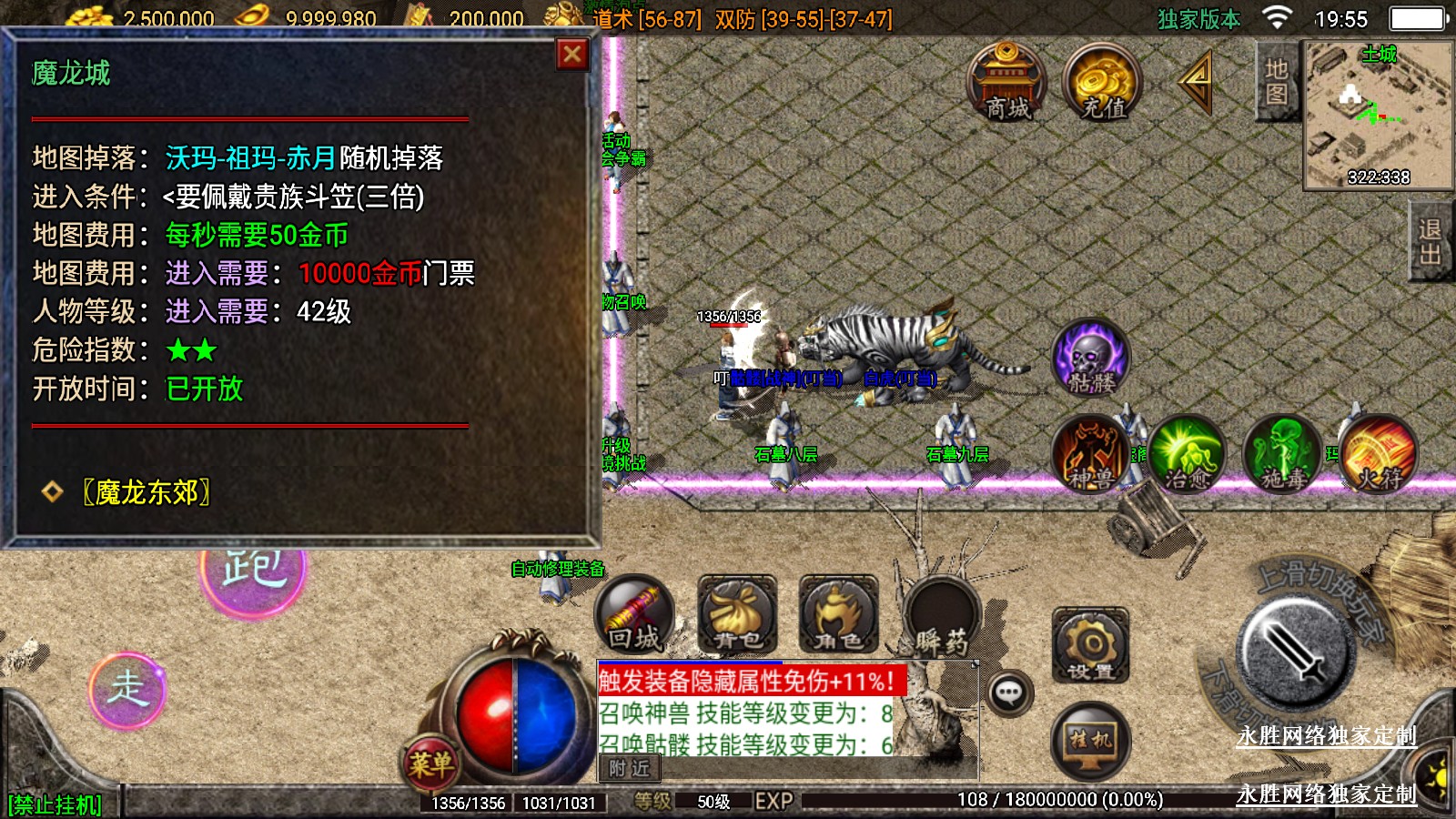Collapse the top icons with the gold arrow
The image size is (1456, 819).
pos(1197,82)
